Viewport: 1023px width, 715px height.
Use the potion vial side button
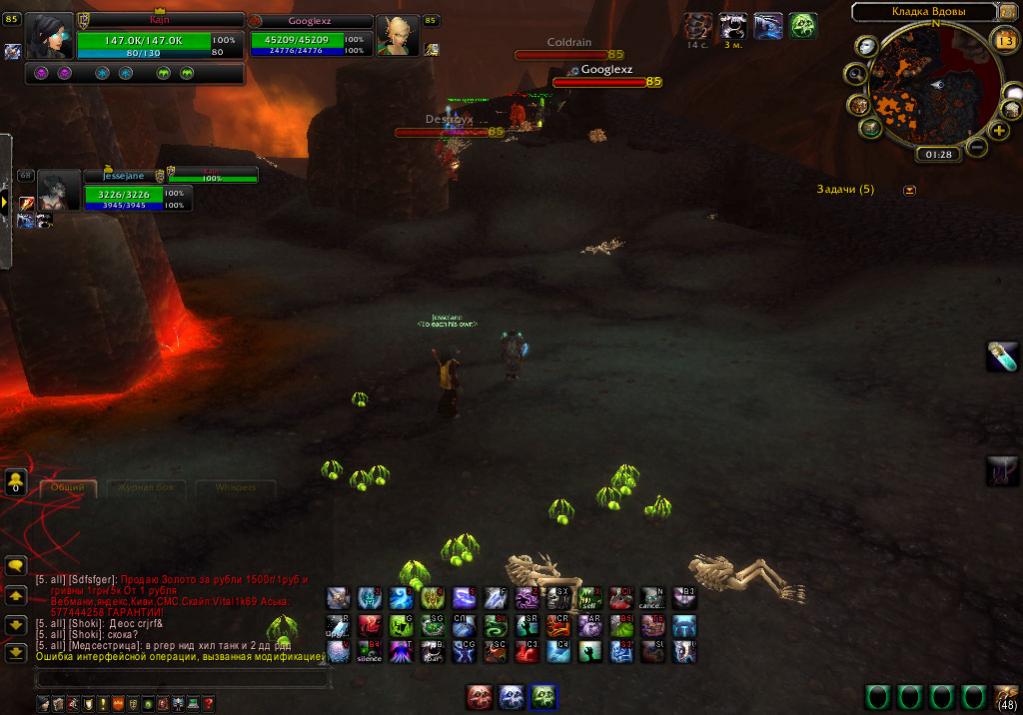click(x=1003, y=356)
